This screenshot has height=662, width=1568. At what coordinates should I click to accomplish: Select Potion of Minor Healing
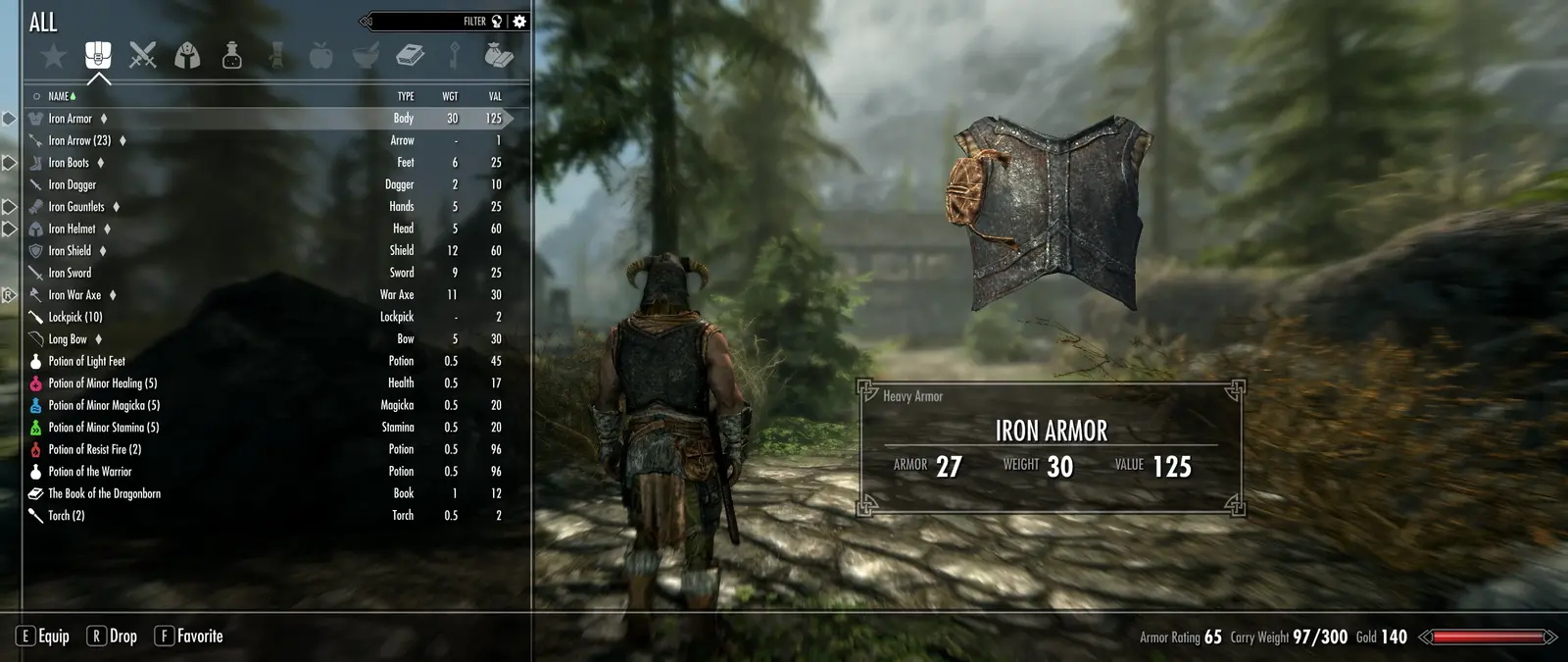coord(102,383)
